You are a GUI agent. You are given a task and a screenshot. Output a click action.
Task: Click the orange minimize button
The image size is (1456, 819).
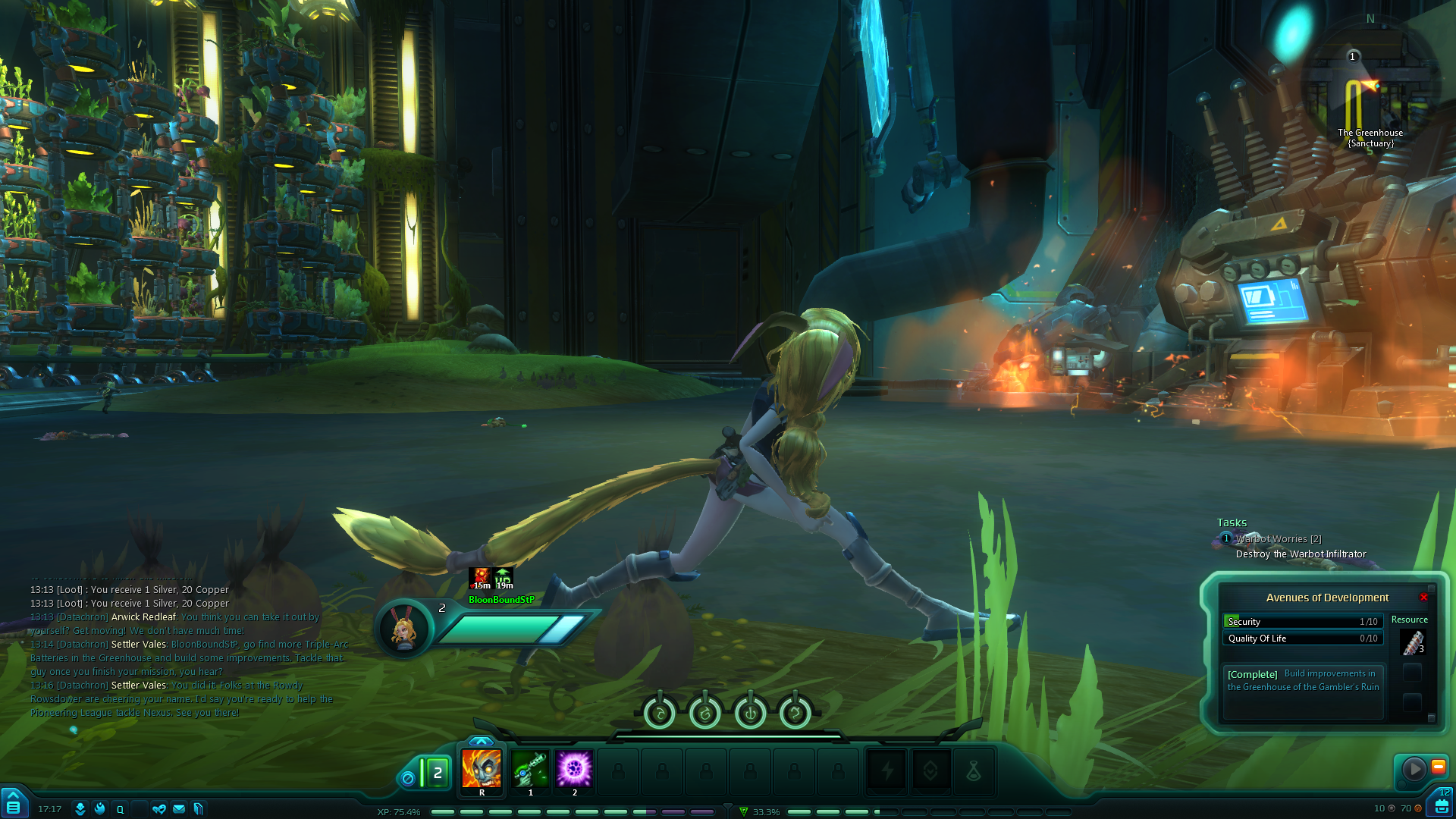pos(1438,767)
